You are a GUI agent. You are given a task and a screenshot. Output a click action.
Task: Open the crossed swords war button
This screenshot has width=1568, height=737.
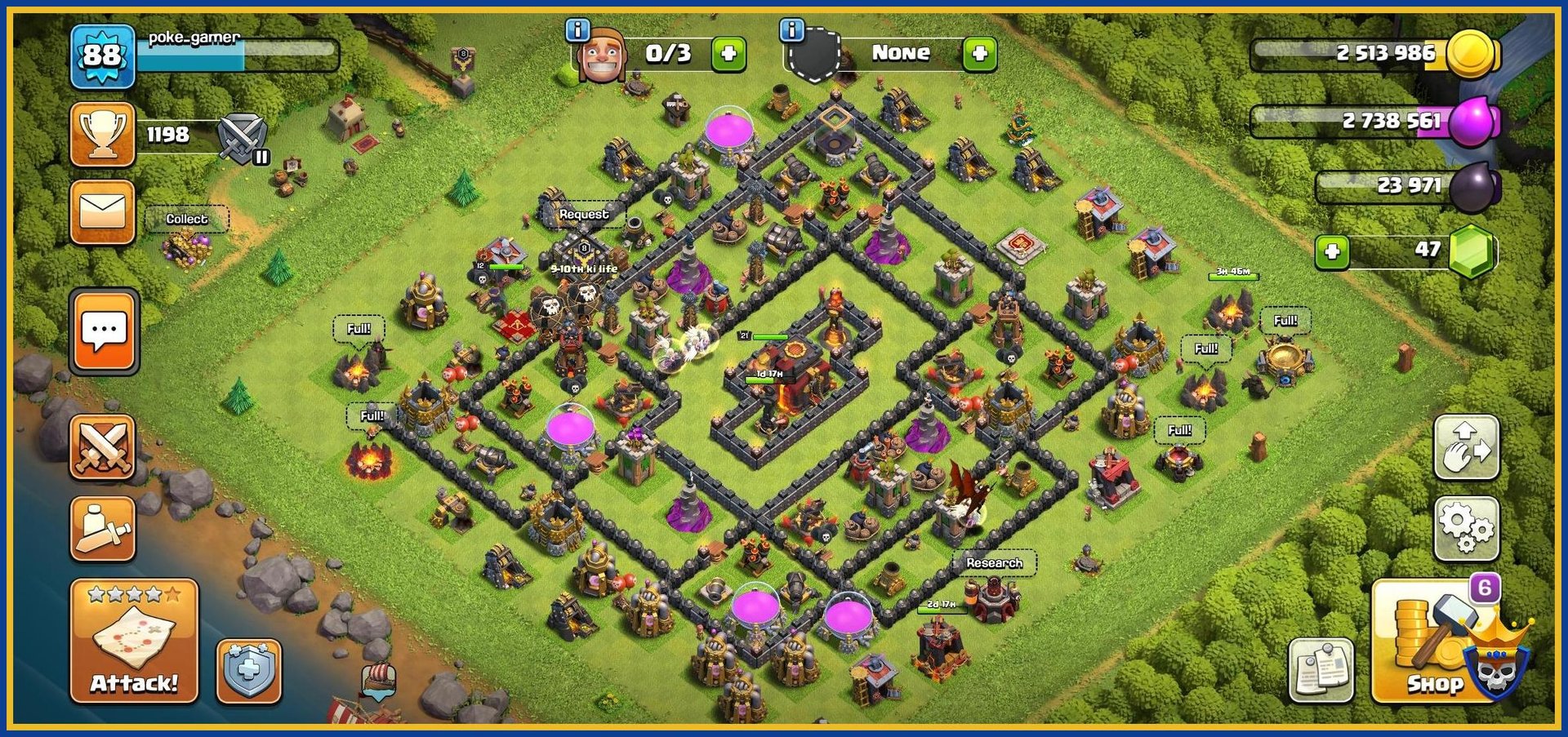[103, 446]
